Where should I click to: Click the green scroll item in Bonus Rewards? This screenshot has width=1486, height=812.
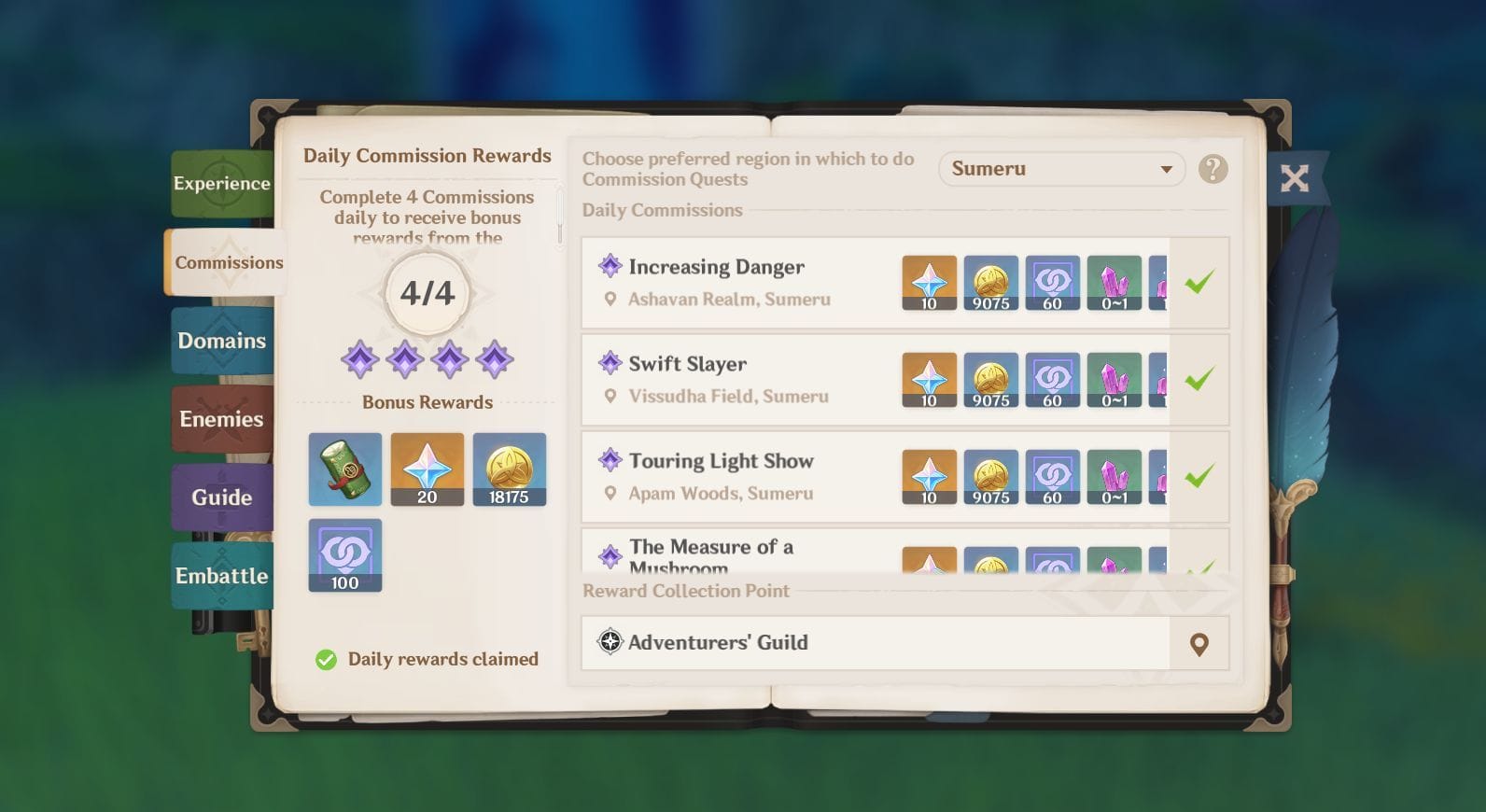pos(344,469)
